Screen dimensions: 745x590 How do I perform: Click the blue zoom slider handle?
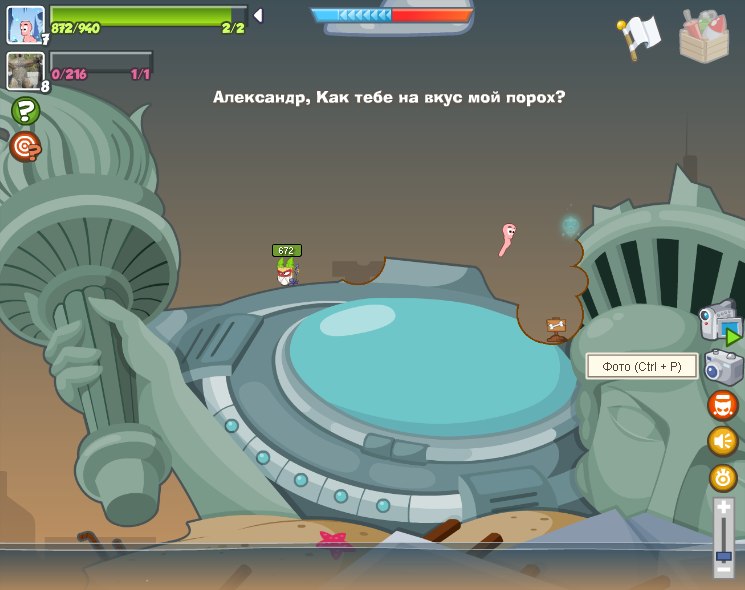(x=724, y=555)
